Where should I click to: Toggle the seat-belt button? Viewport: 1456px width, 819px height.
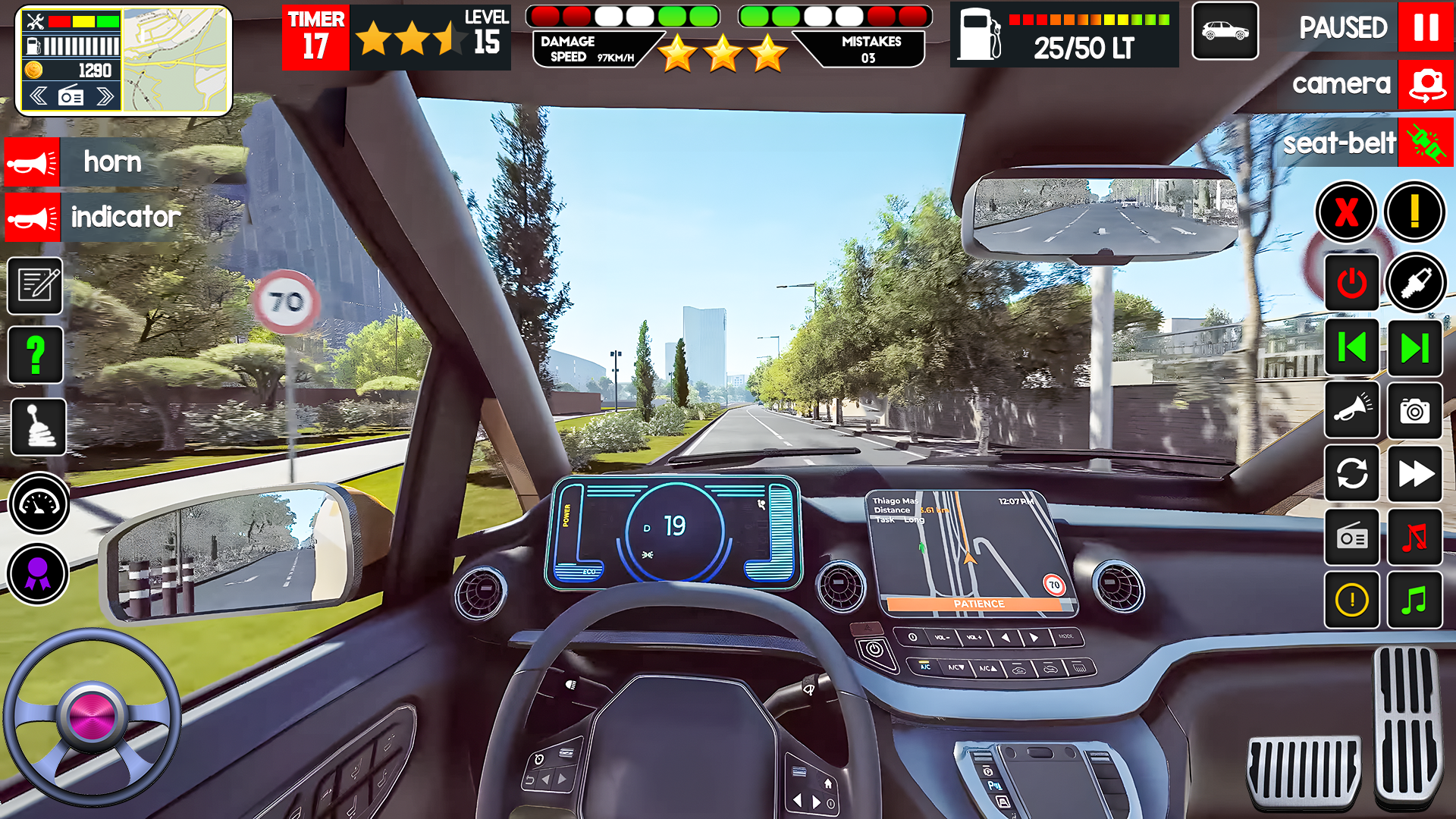[x=1426, y=143]
